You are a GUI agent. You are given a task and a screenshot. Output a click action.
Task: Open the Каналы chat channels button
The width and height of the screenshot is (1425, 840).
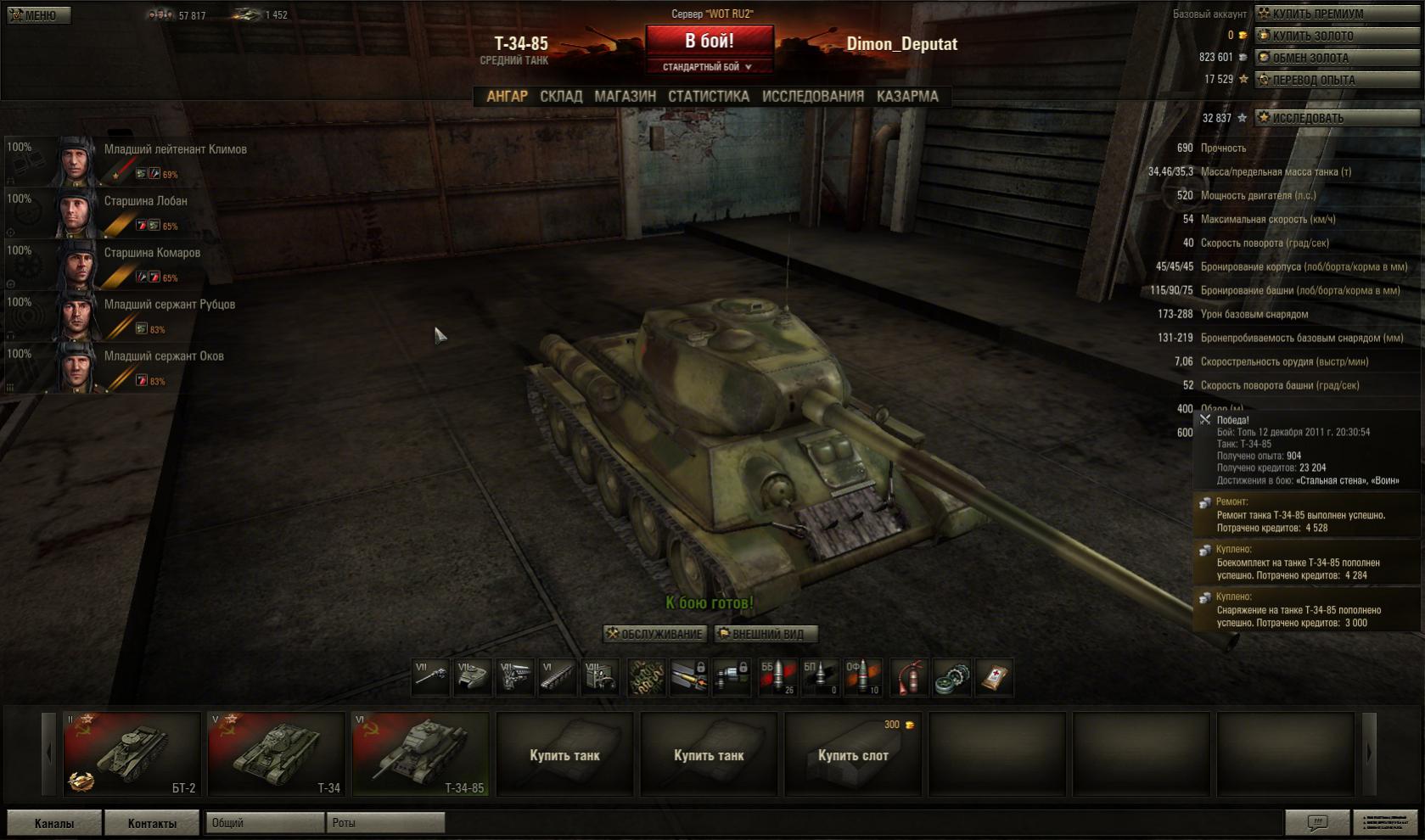(x=54, y=823)
